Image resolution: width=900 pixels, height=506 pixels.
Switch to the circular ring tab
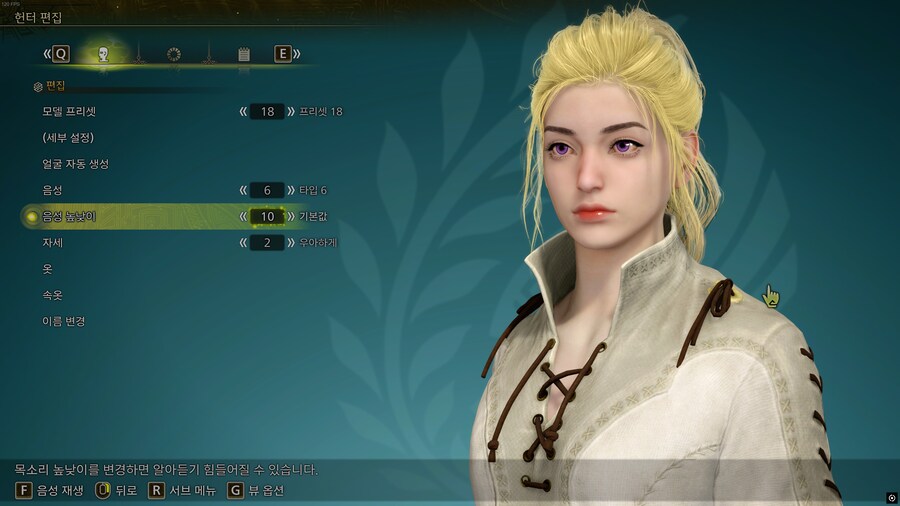coord(174,54)
